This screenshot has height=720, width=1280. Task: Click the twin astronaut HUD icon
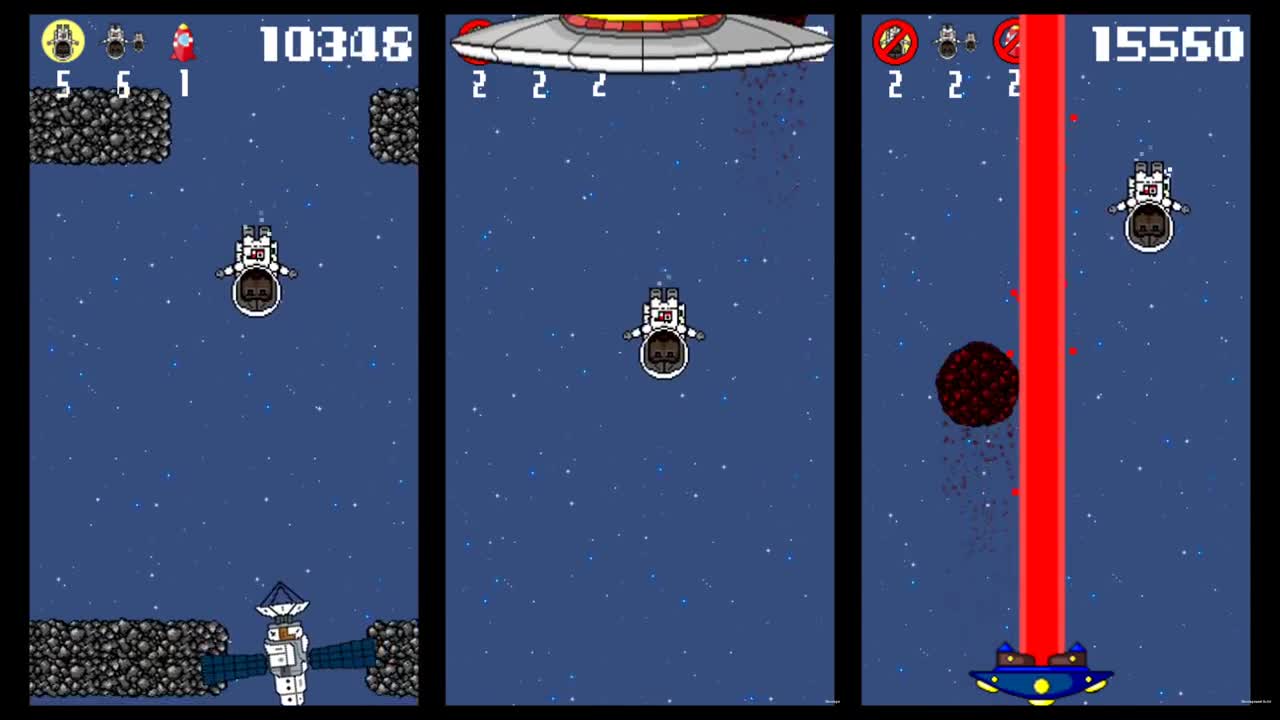122,42
